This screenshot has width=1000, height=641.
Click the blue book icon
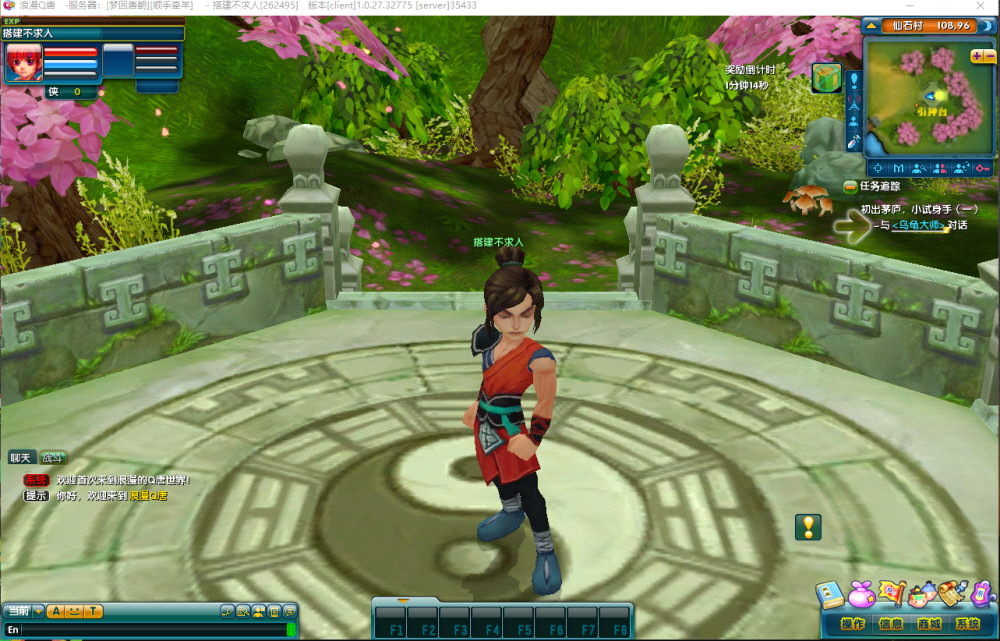(x=829, y=596)
